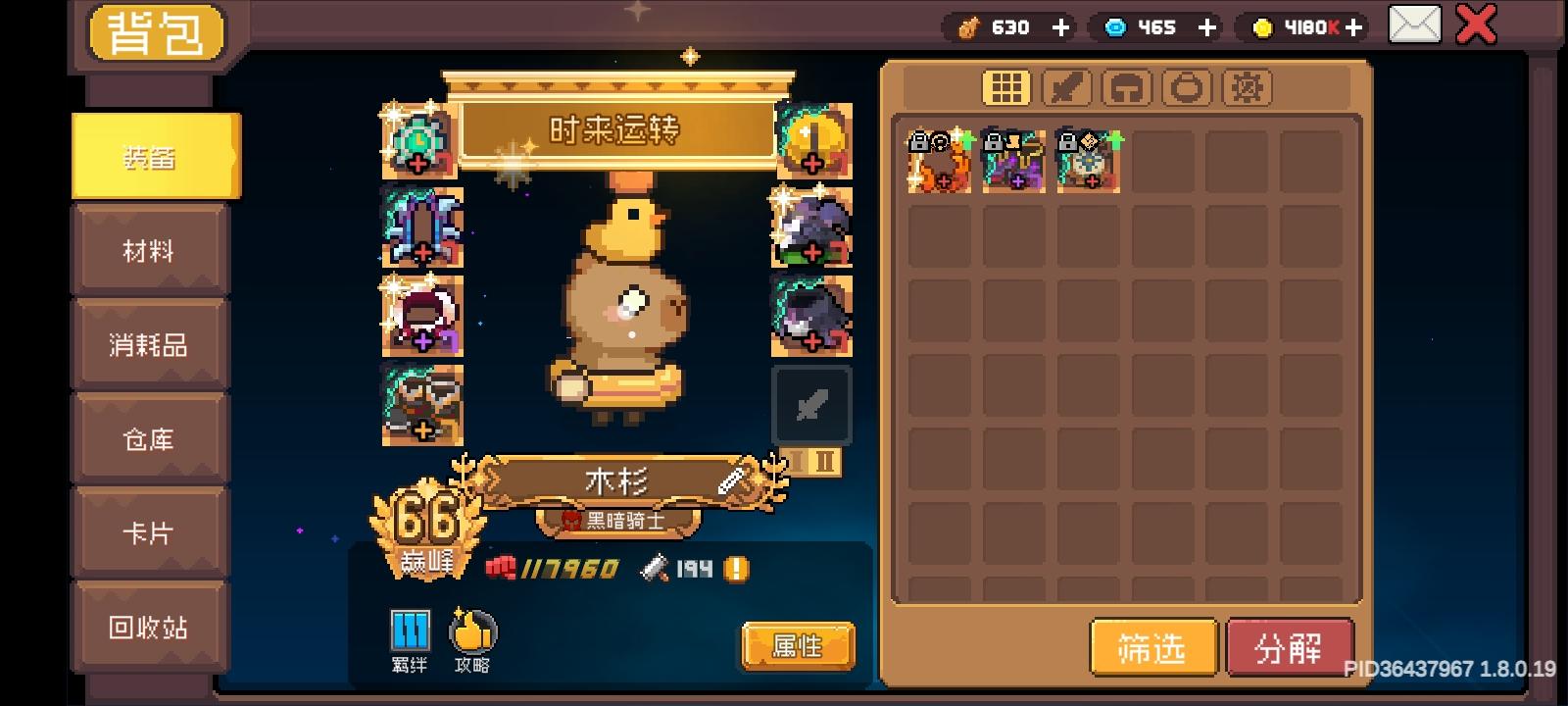The image size is (1568, 706).
Task: Select the all-items grid filter icon
Action: click(1004, 87)
